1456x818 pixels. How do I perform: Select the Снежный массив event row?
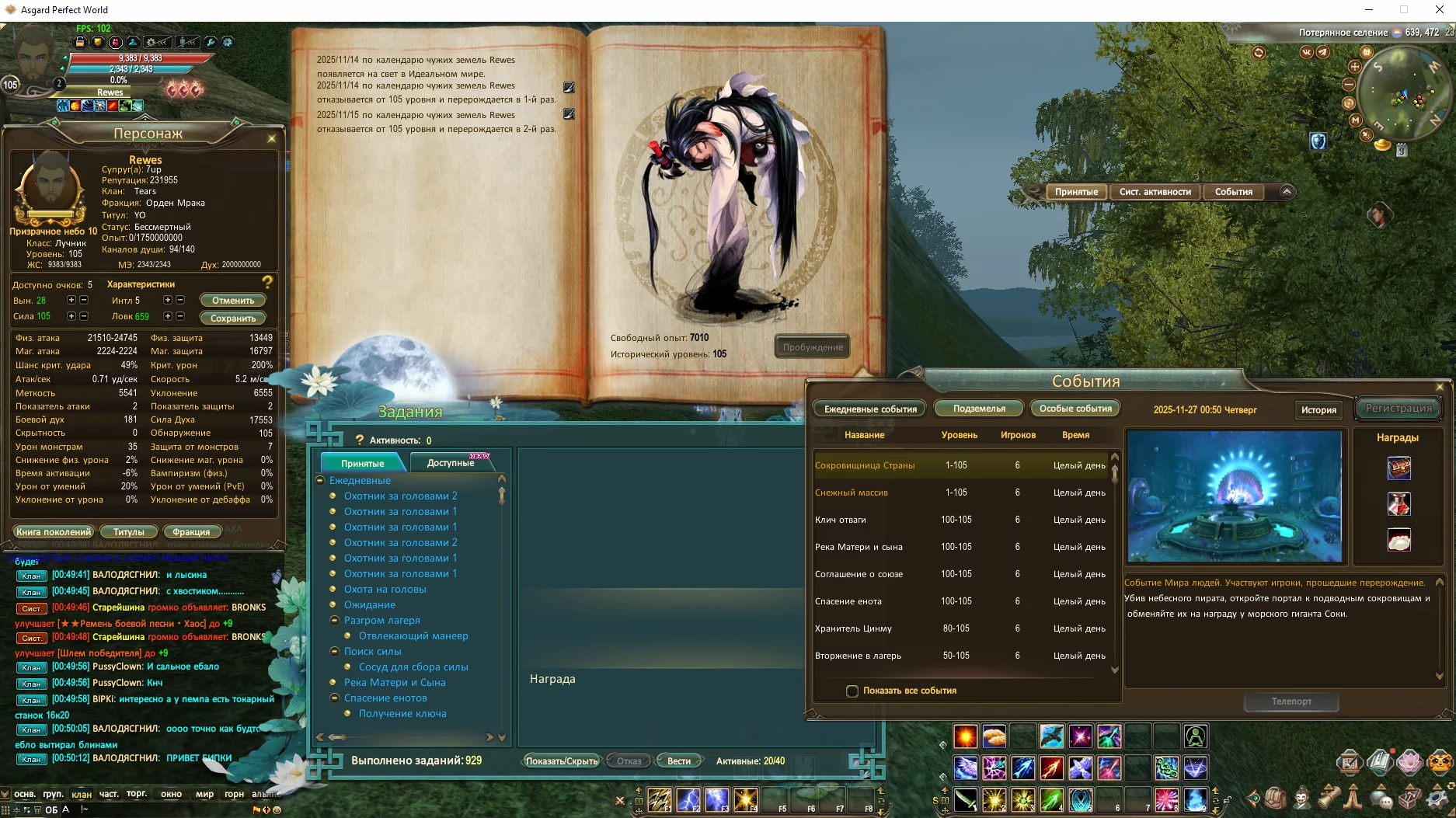point(852,493)
